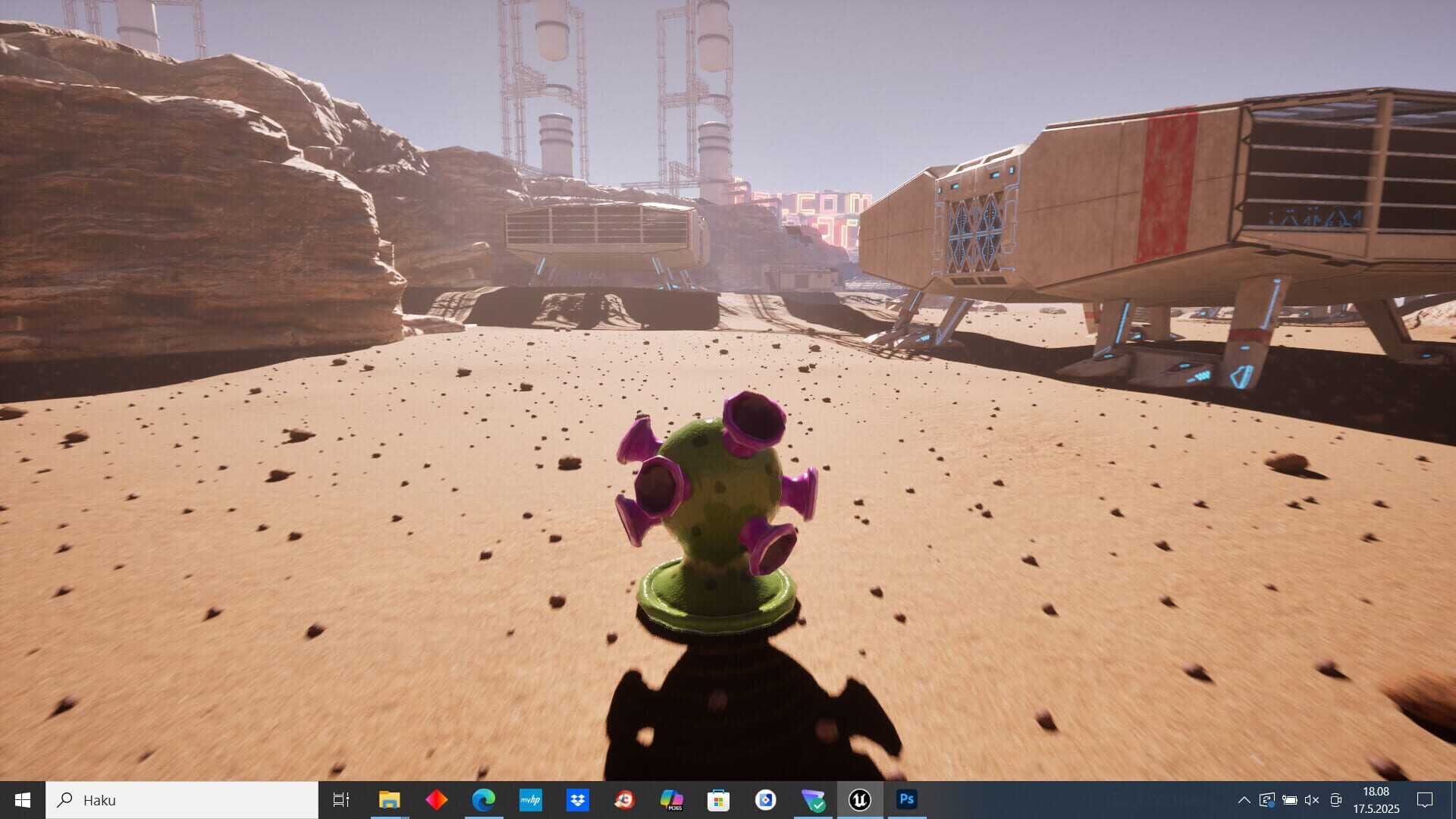Launch Dropbox from the taskbar
The height and width of the screenshot is (819, 1456).
(x=577, y=799)
